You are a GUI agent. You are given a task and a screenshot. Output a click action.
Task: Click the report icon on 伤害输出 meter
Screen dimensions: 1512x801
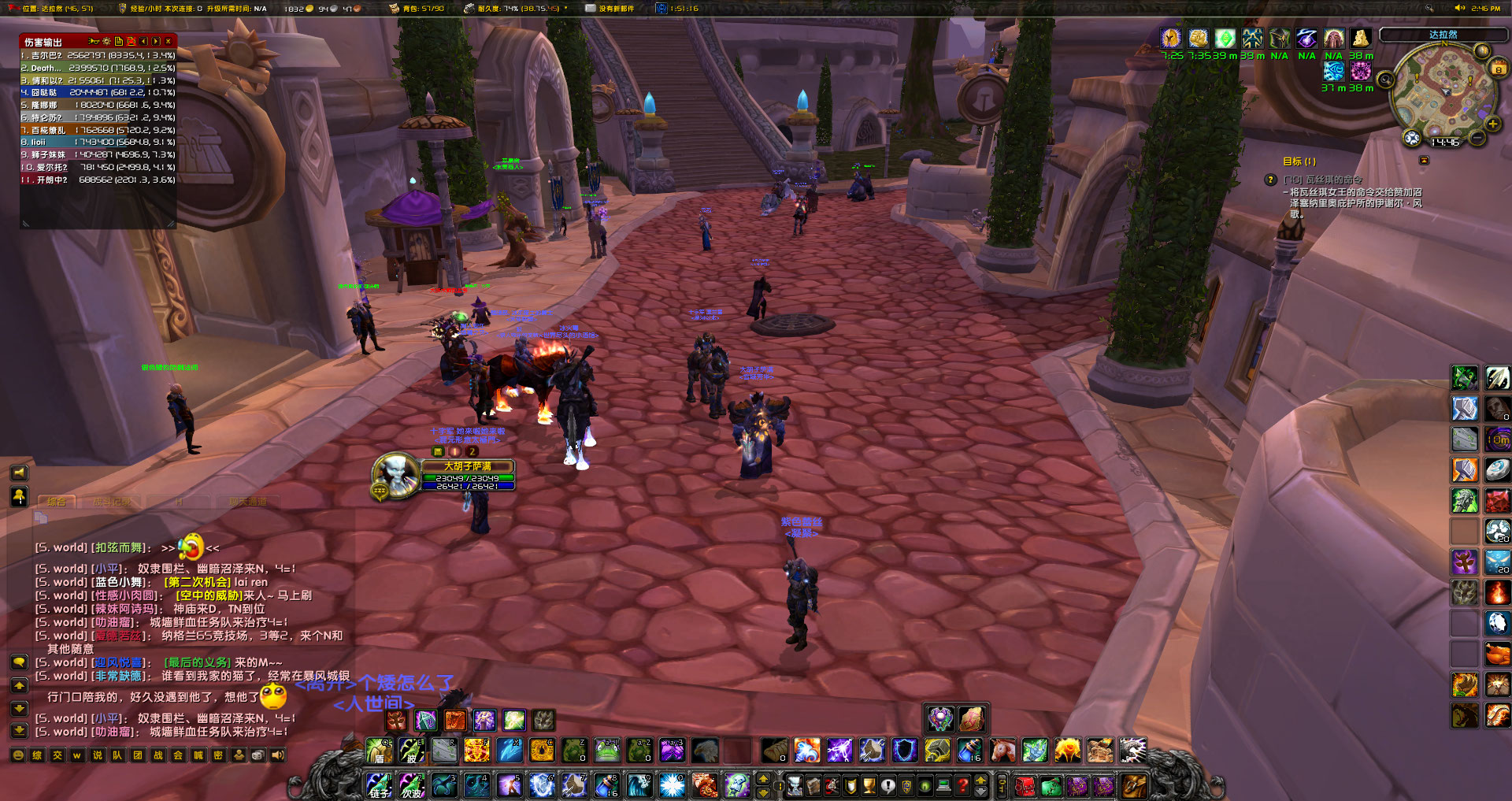[x=119, y=40]
